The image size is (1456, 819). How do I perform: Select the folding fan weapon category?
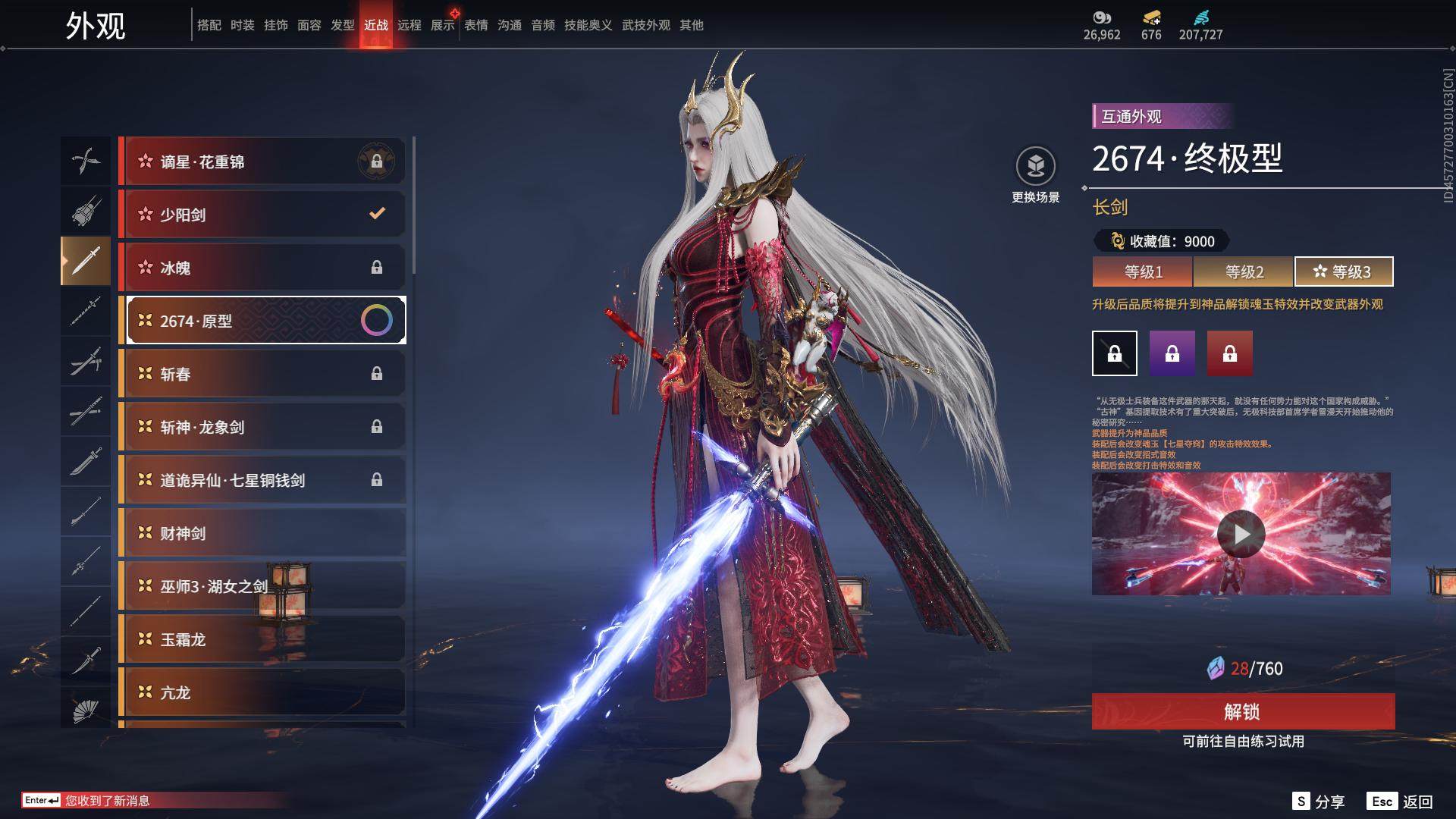pyautogui.click(x=86, y=710)
